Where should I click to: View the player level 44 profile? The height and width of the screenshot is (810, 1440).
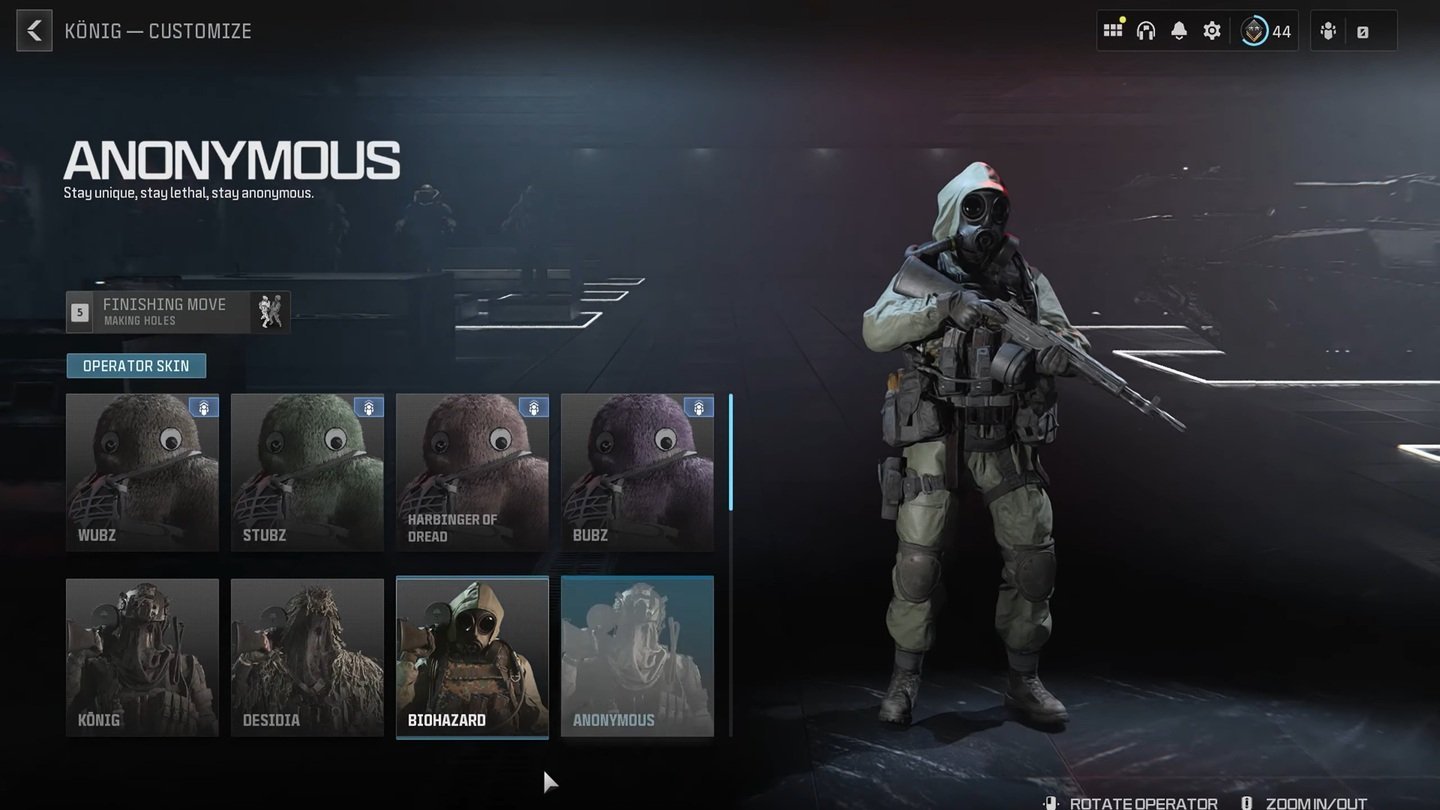1266,31
